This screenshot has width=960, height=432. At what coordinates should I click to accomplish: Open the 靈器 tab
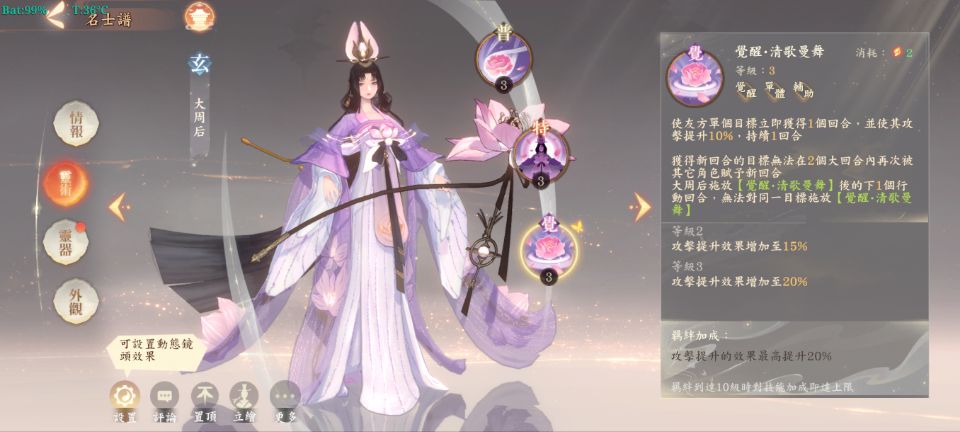(66, 241)
